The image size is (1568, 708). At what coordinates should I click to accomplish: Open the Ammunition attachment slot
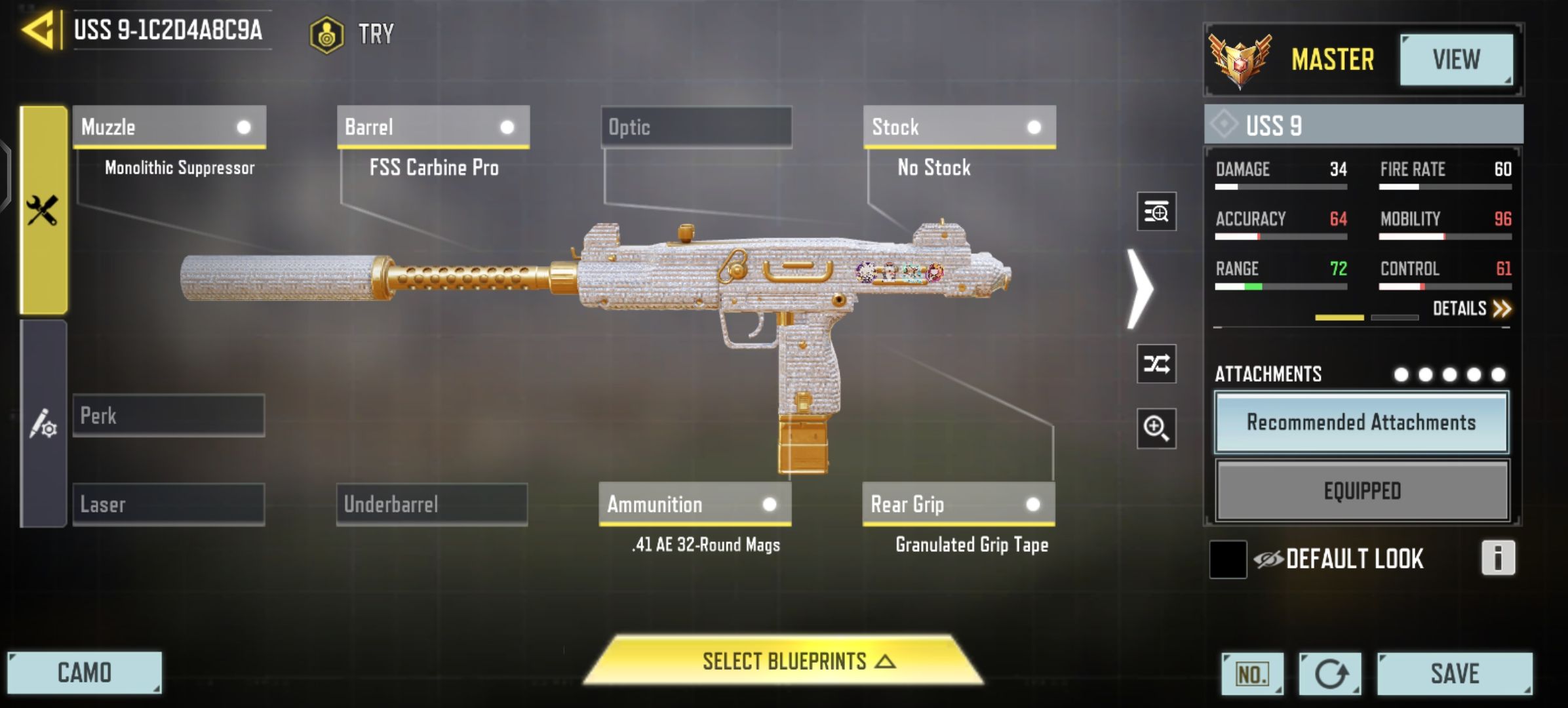pyautogui.click(x=695, y=504)
